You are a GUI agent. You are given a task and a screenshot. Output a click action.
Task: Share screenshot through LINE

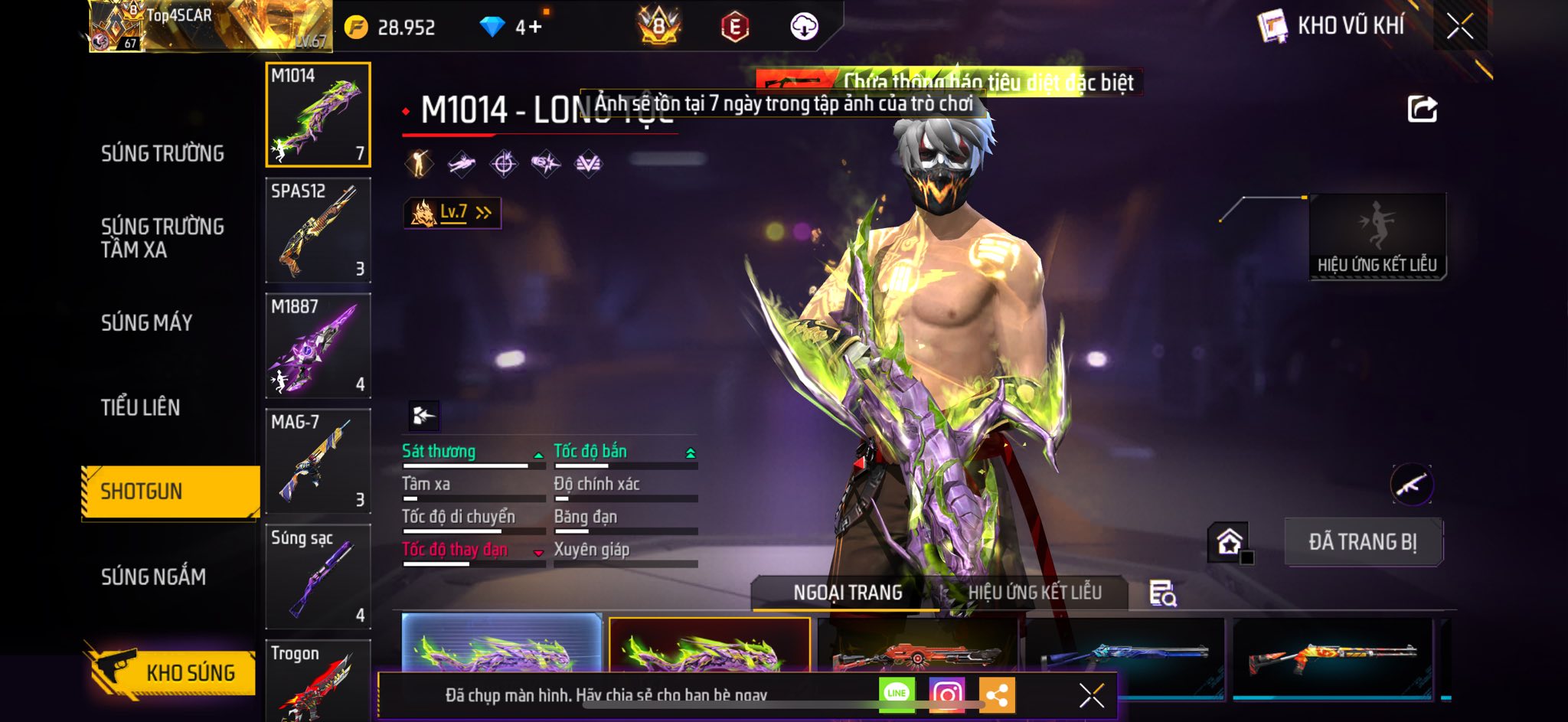click(x=897, y=694)
